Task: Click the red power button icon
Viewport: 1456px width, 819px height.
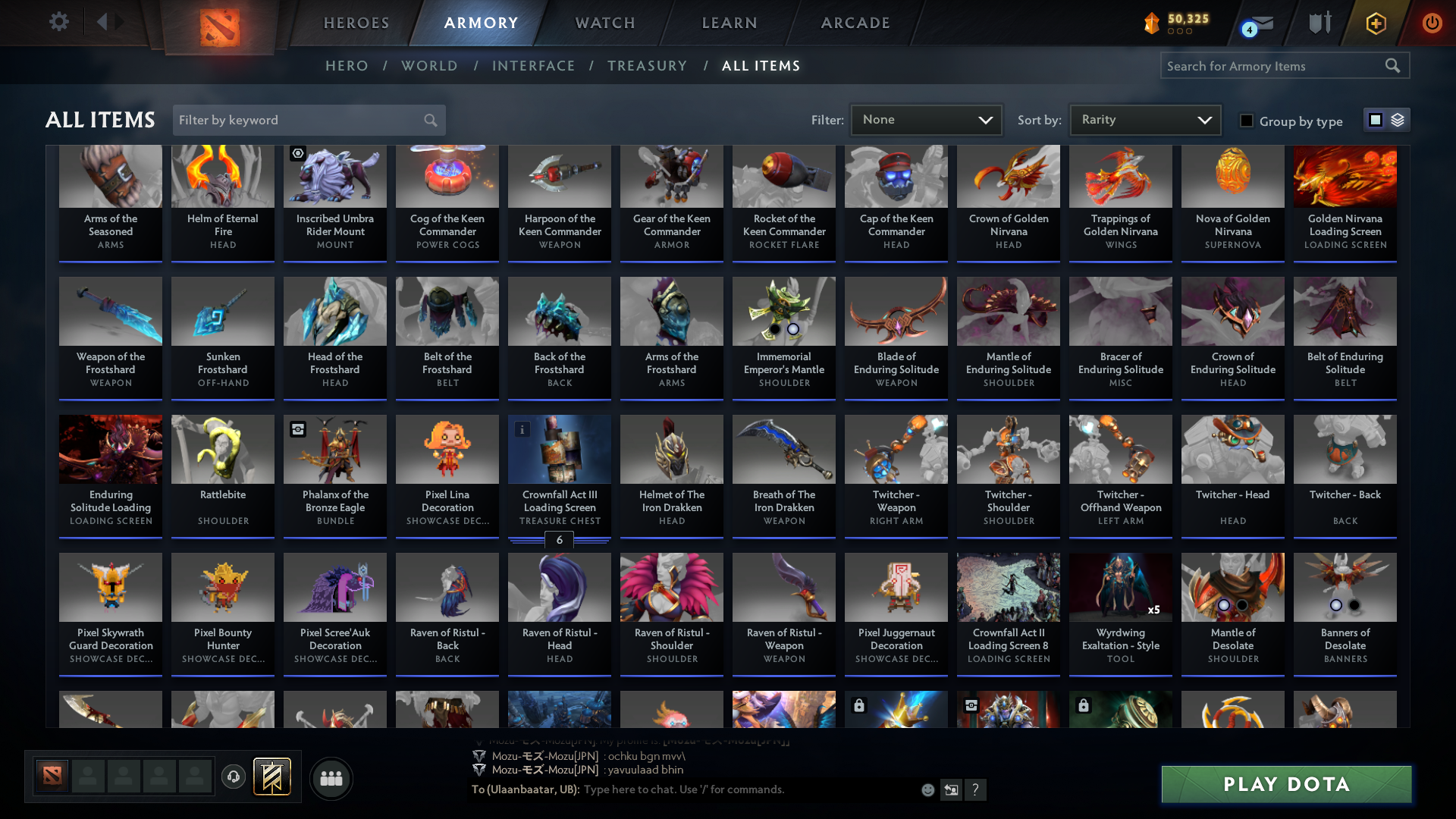Action: coord(1432,23)
